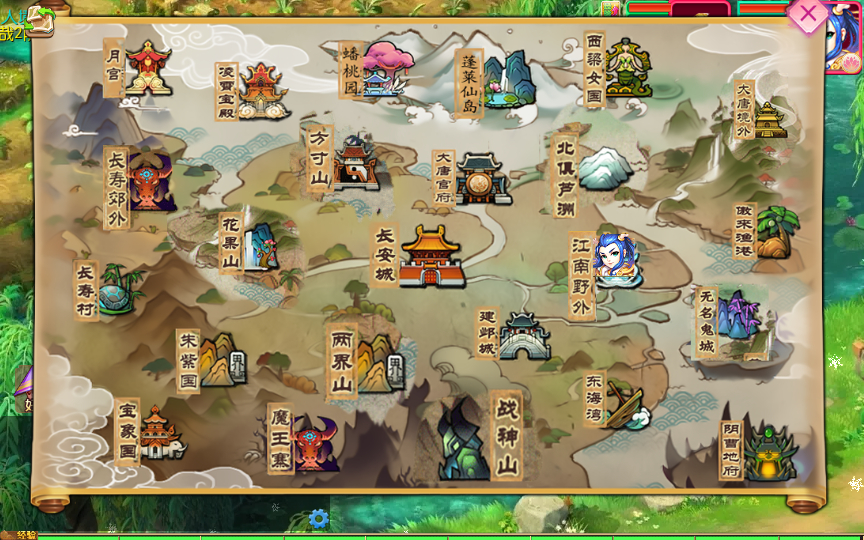Choose the 战神山 location
864x540 pixels.
tap(462, 437)
